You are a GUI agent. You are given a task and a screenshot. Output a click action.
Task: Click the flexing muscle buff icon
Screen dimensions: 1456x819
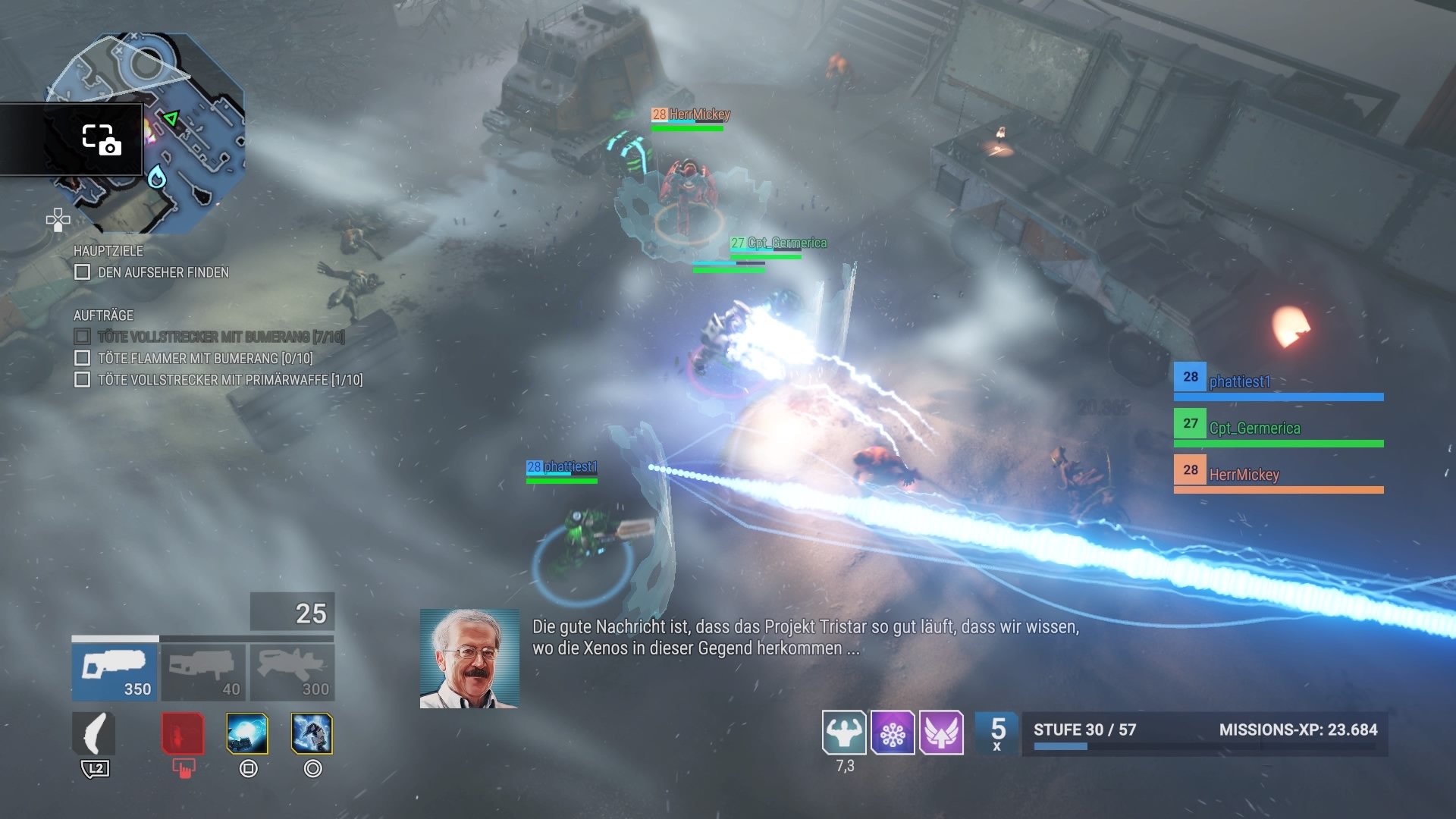coord(844,733)
